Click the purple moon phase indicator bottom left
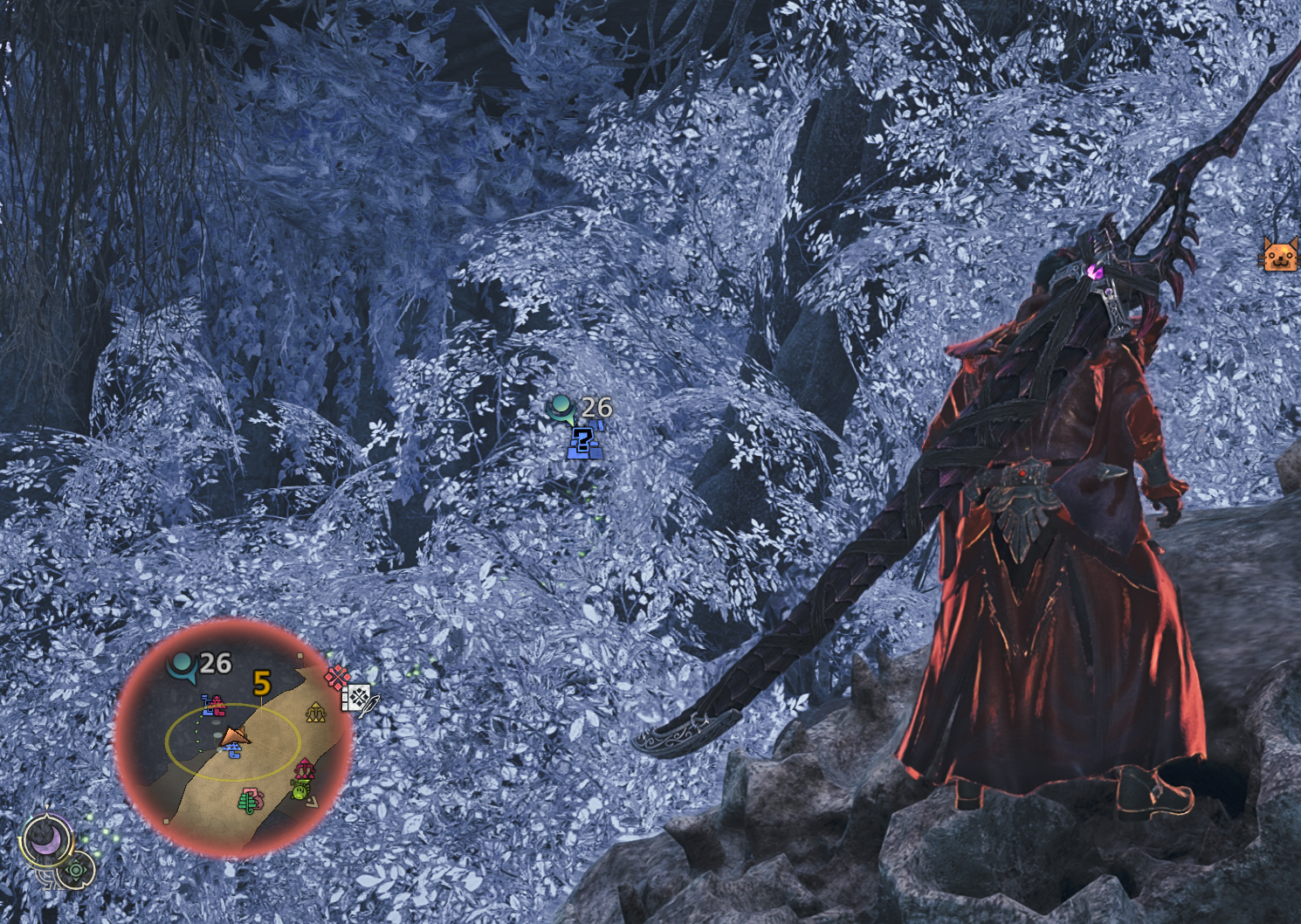The image size is (1301, 924). click(x=45, y=840)
